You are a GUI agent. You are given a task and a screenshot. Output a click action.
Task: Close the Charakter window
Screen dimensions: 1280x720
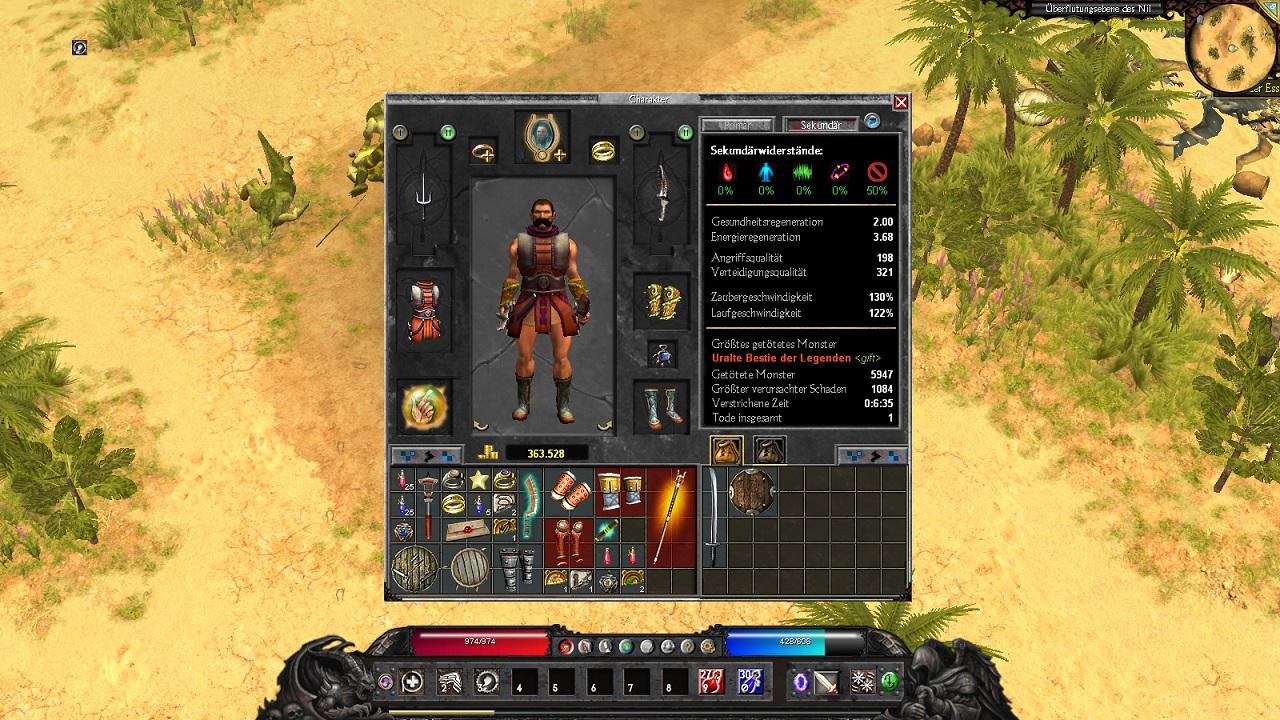coord(901,102)
